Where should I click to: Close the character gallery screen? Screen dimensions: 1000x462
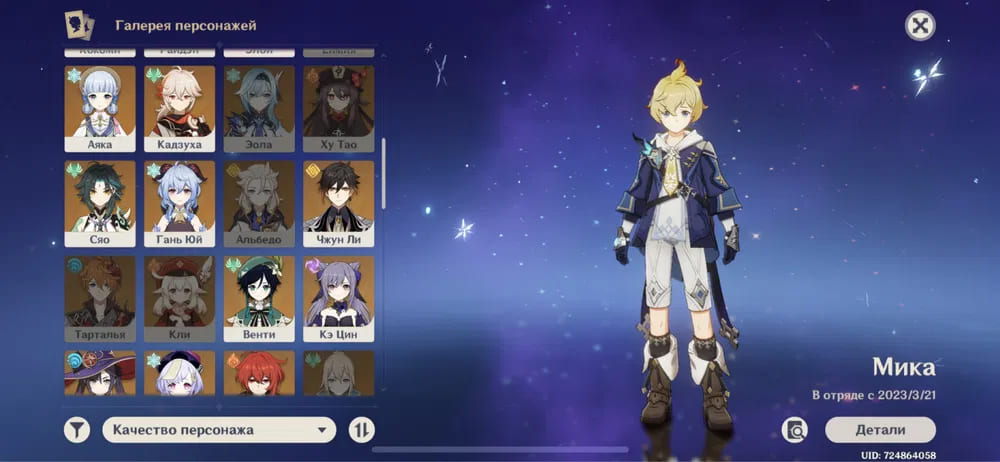click(x=919, y=26)
